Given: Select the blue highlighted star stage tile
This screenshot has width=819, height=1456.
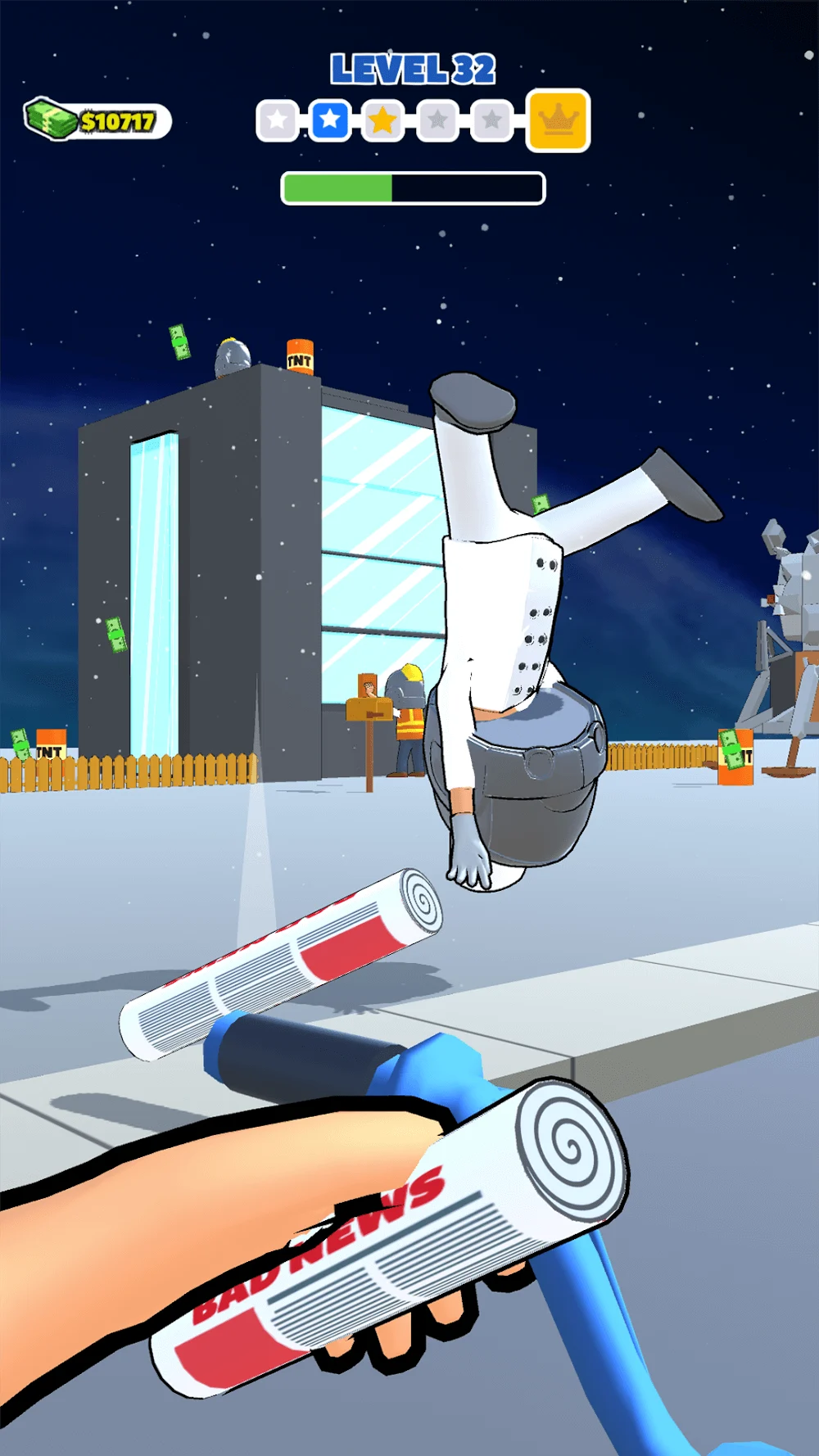Looking at the screenshot, I should pos(330,120).
